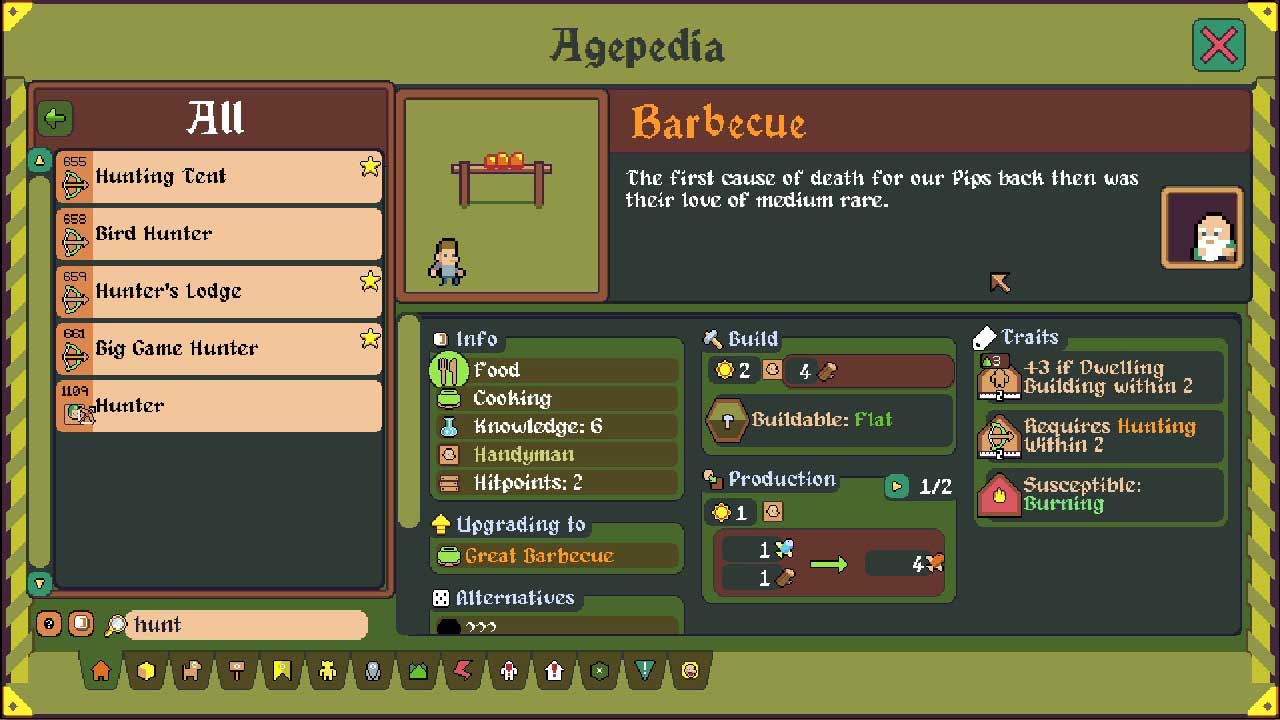Switch to the yellow cube tab

(147, 672)
